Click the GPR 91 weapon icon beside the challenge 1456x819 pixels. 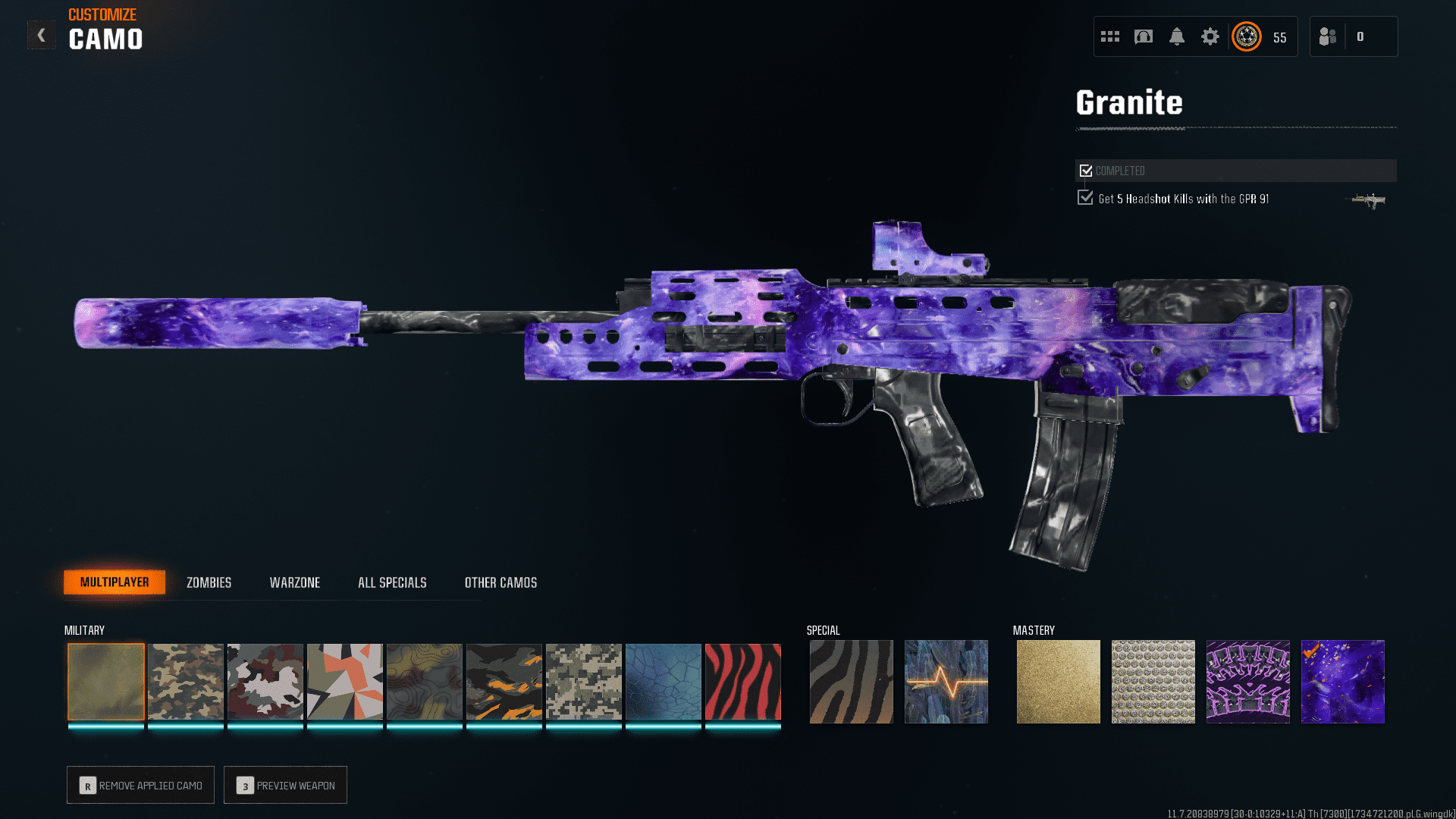tap(1367, 200)
